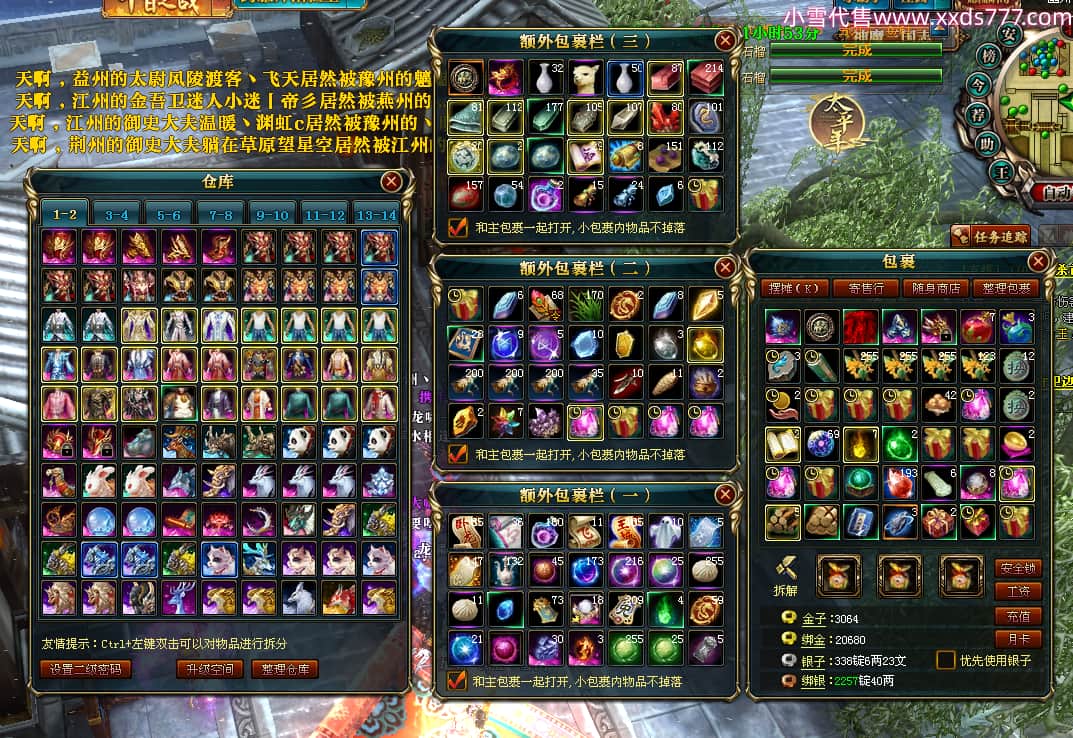Viewport: 1073px width, 738px height.
Task: Toggle the checkbox in 额外包裹栏（一）
Action: coord(457,681)
